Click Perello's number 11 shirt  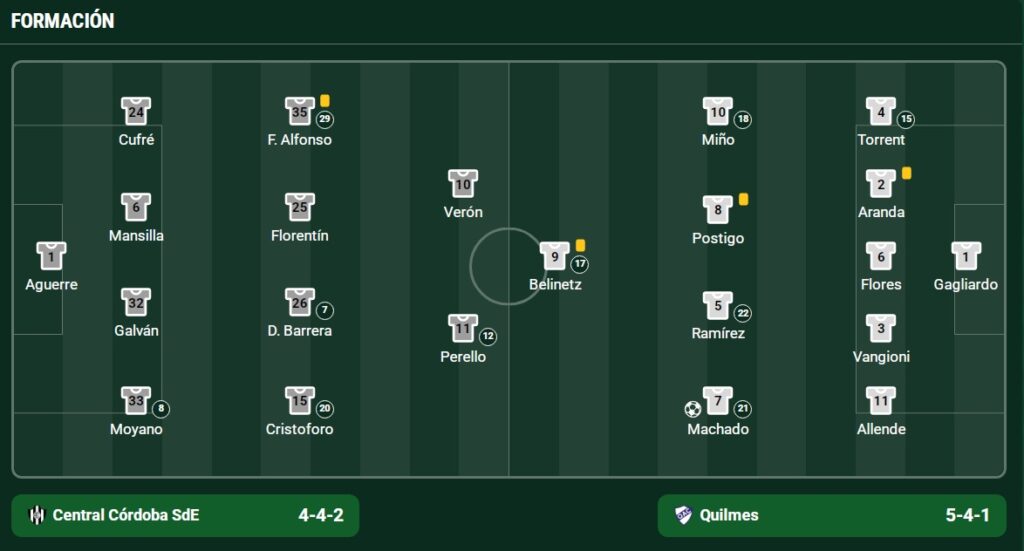coord(463,328)
